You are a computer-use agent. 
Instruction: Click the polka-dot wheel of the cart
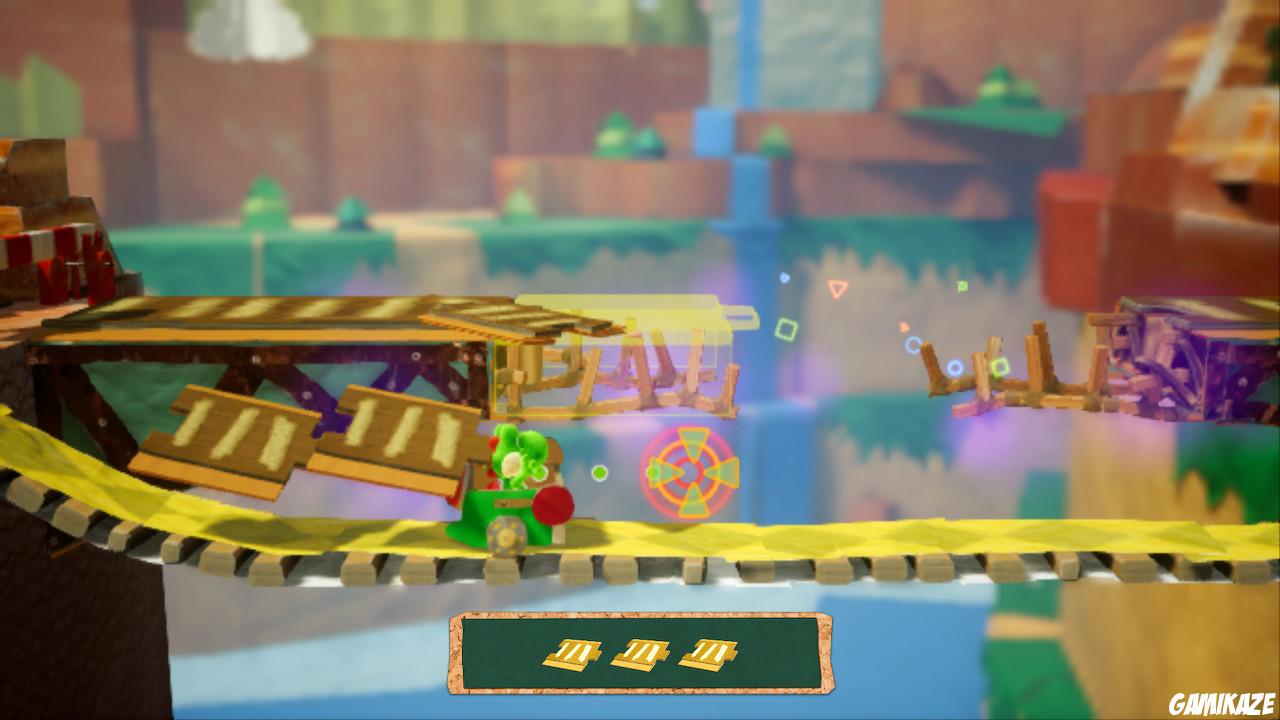tap(504, 536)
